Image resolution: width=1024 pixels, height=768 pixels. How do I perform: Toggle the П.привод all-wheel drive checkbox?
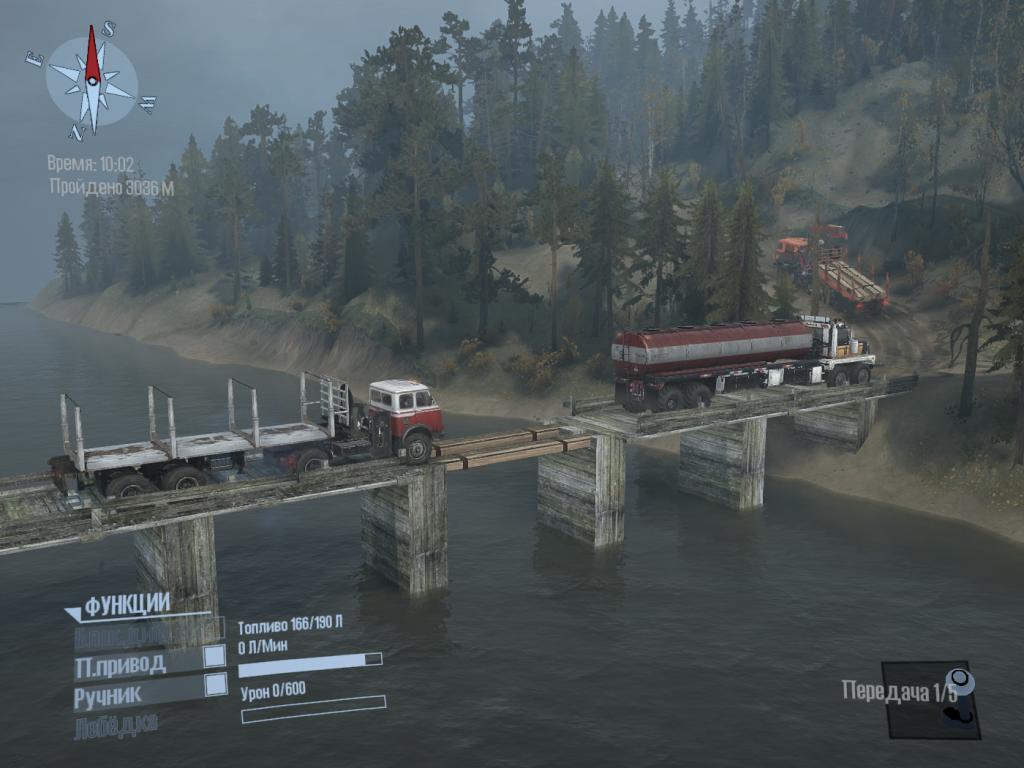(x=214, y=656)
